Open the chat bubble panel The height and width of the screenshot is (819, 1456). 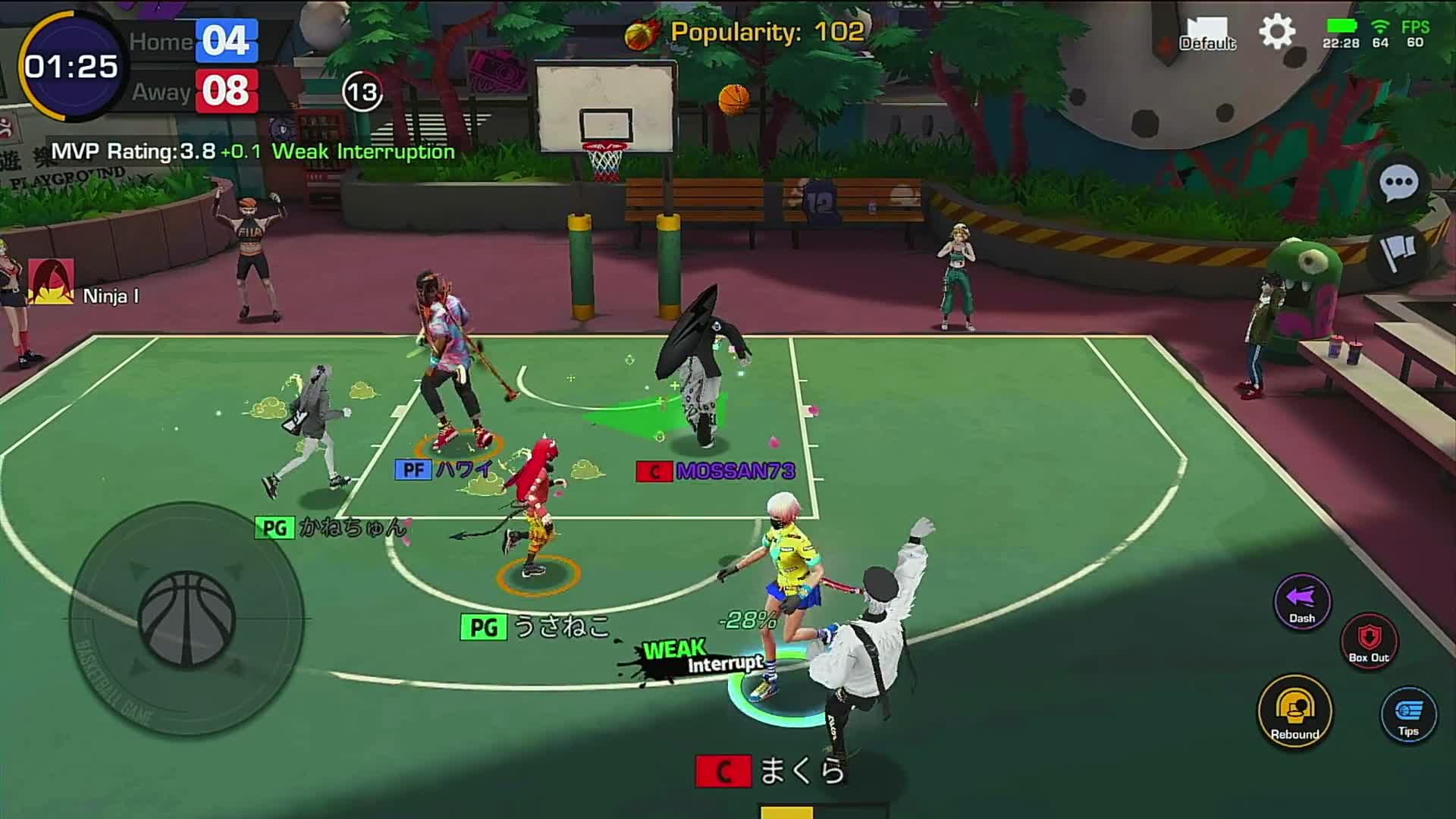[1398, 184]
